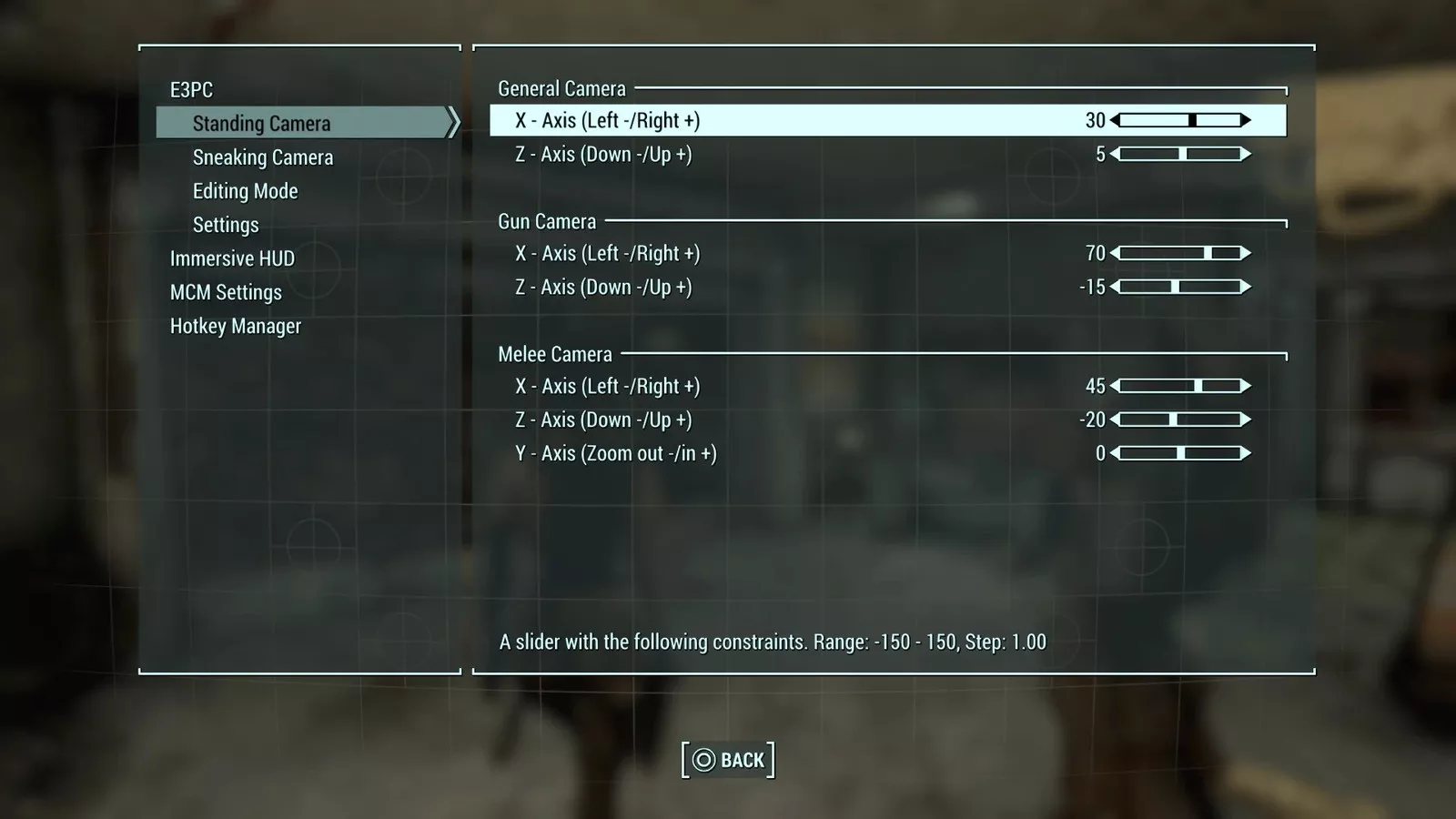Increase General Camera X-Axis with right arrow
Screen dimensions: 1456x819
[x=1247, y=120]
